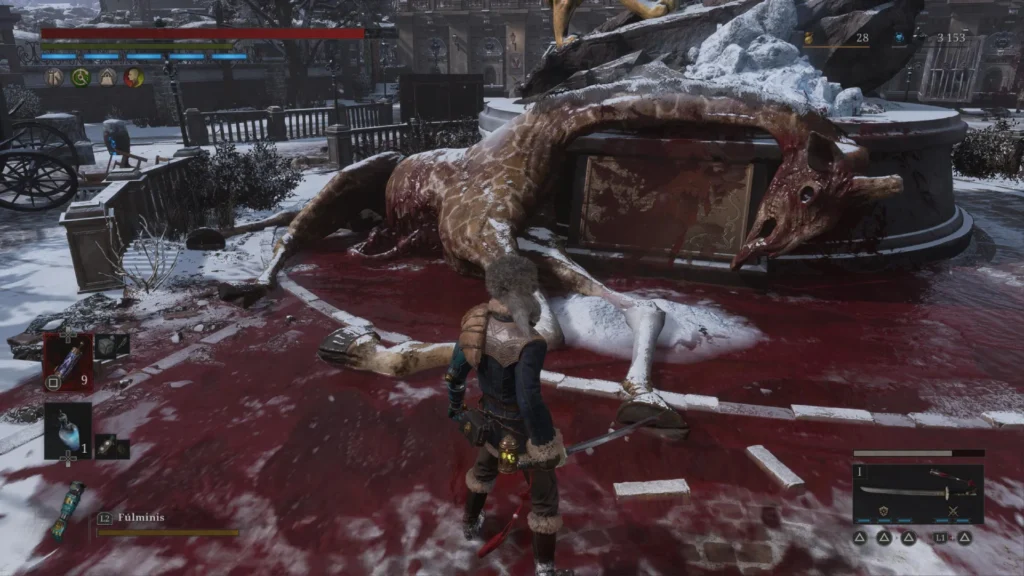Viewport: 1024px width, 576px height.
Task: Click the green circular buff status icon
Action: coord(81,77)
